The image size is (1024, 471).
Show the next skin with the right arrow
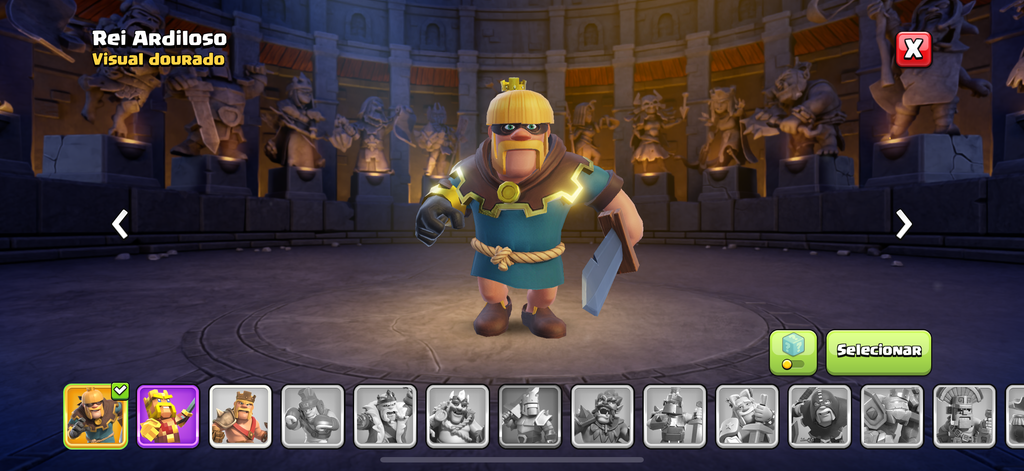903,224
